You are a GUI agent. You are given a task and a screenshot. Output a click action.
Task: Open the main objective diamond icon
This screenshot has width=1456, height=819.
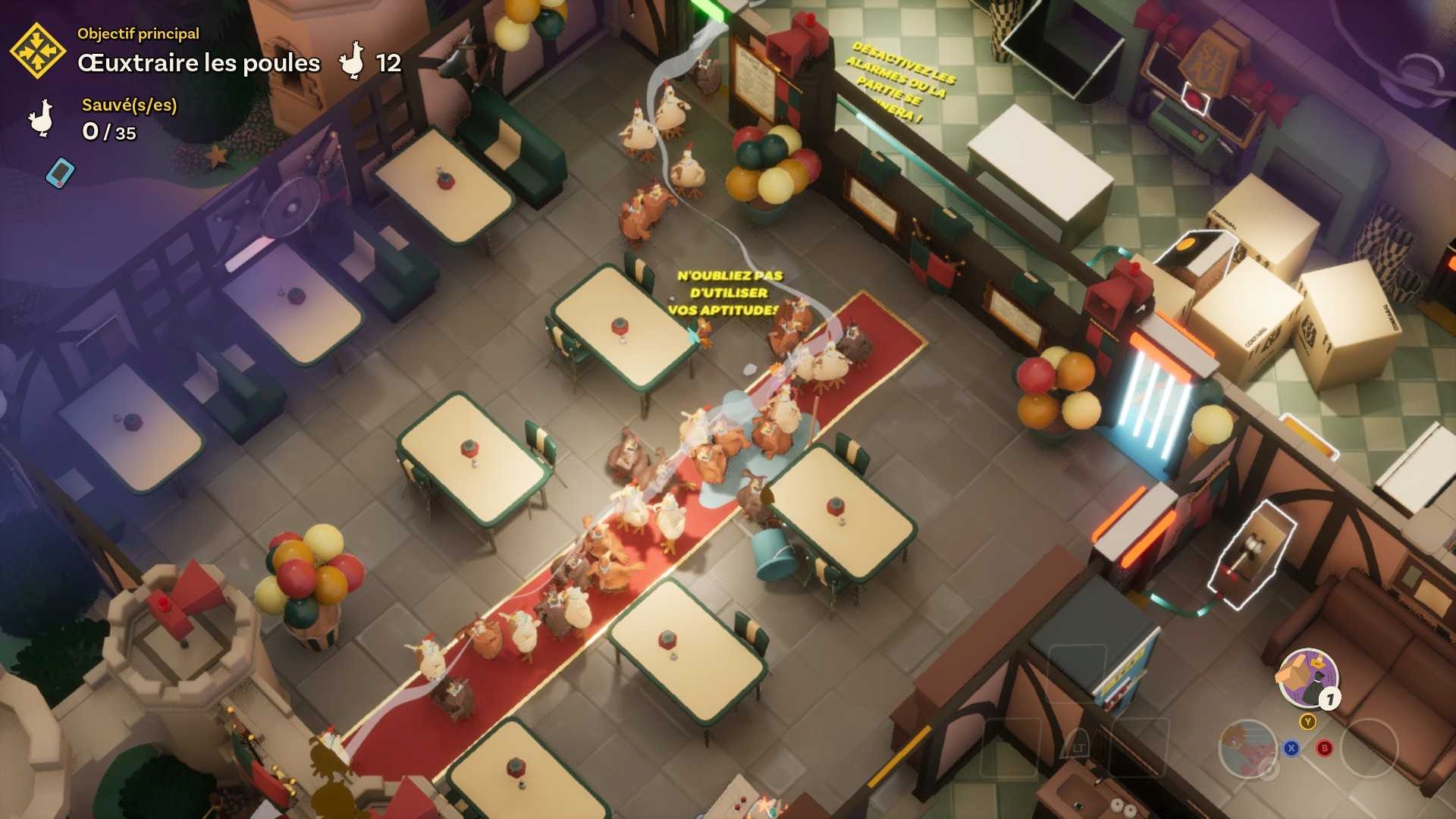(x=38, y=51)
